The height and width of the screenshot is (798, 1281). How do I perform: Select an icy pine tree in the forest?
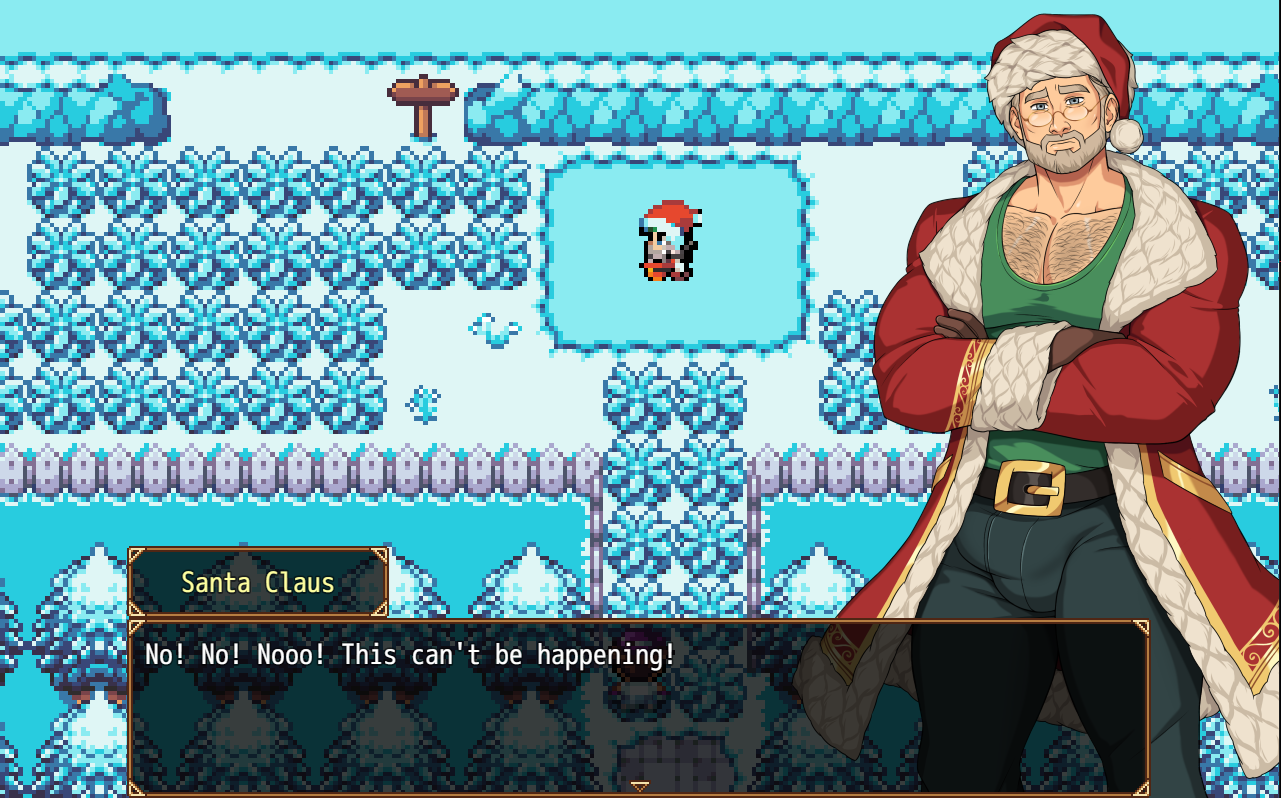(200, 250)
